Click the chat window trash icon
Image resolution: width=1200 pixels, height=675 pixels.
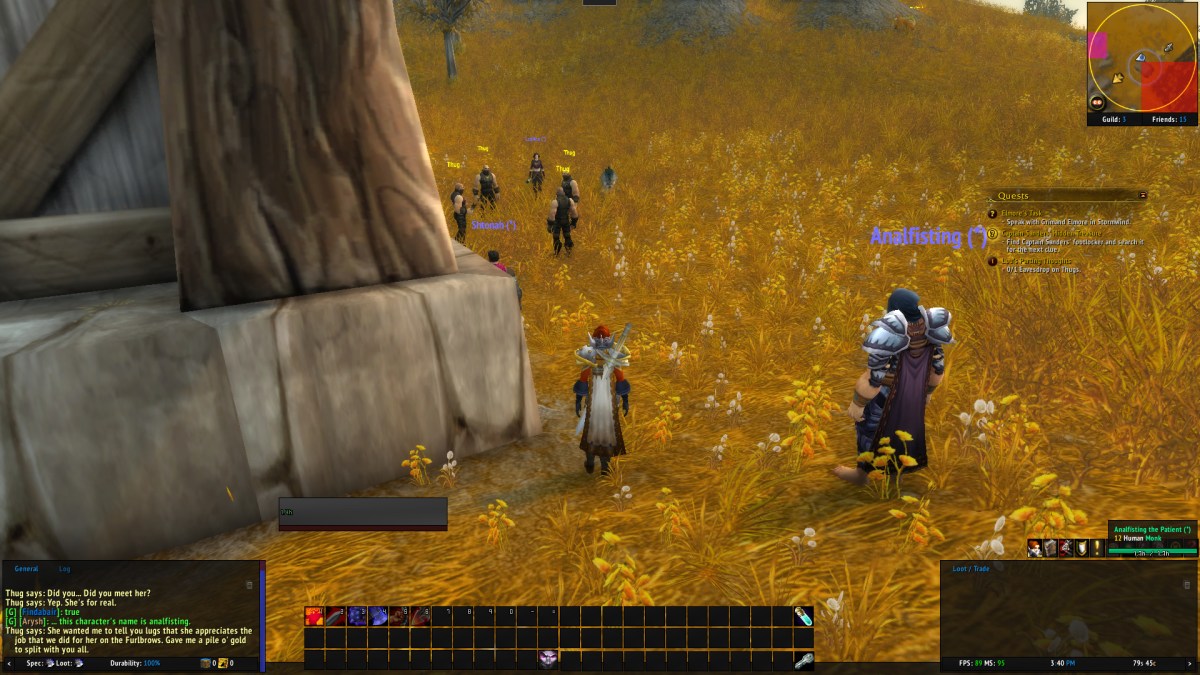249,585
